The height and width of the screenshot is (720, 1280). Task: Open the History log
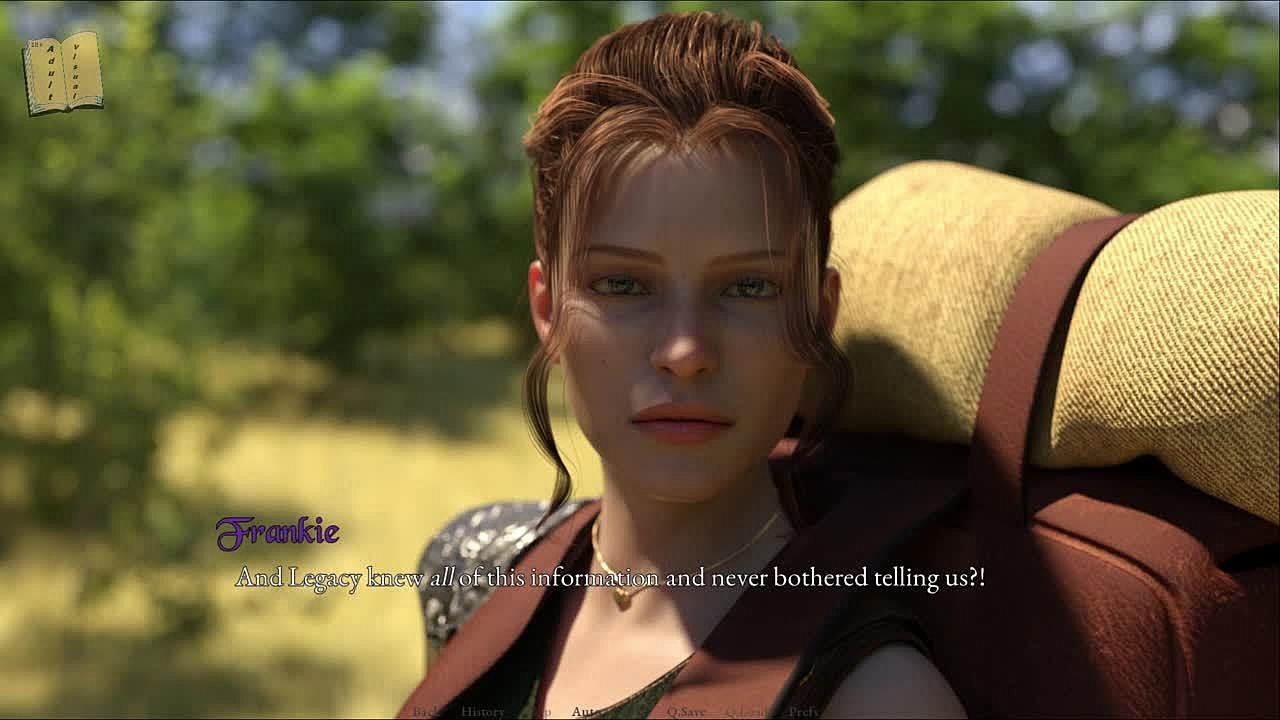(482, 711)
